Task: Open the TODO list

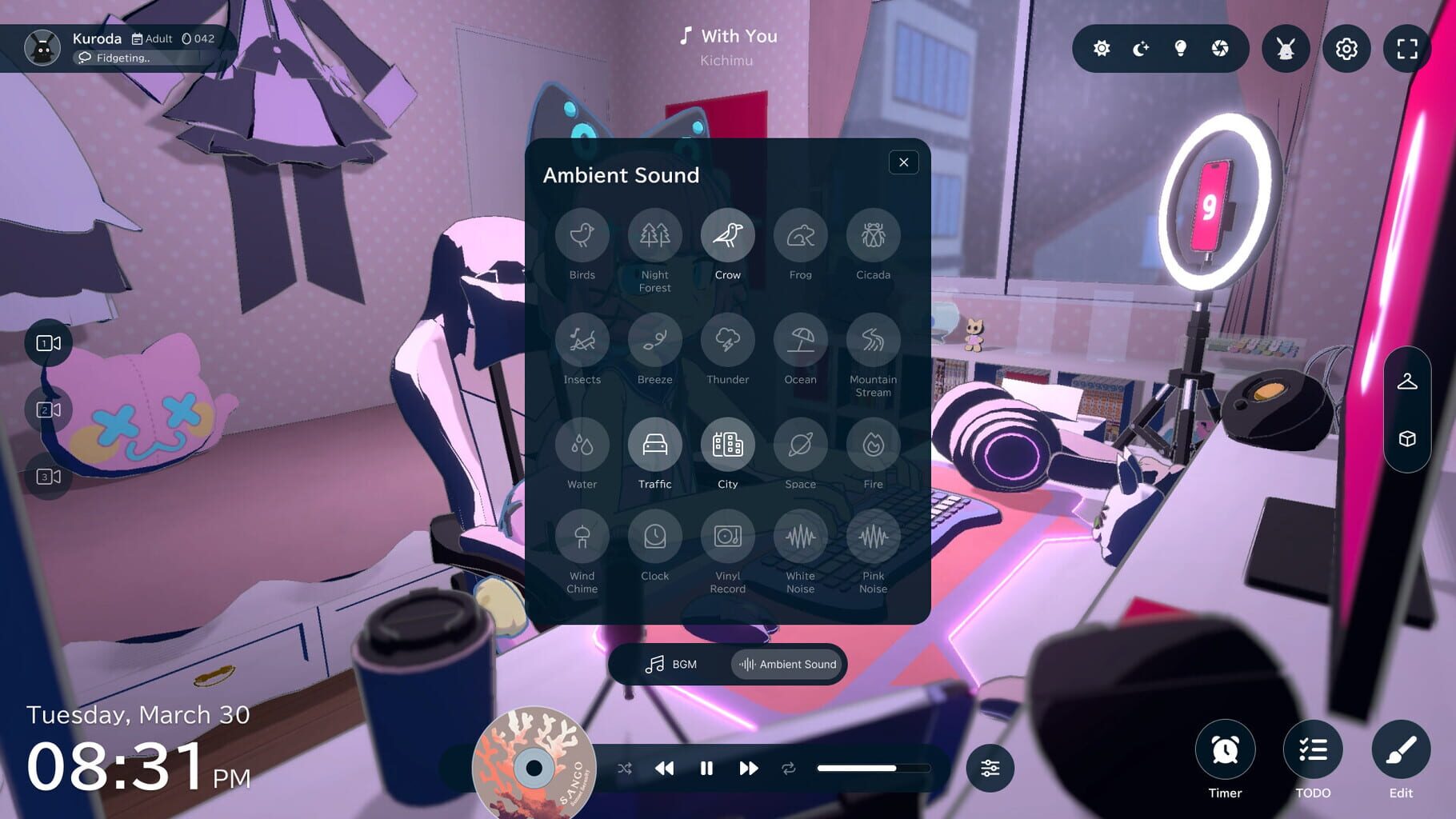Action: point(1312,750)
